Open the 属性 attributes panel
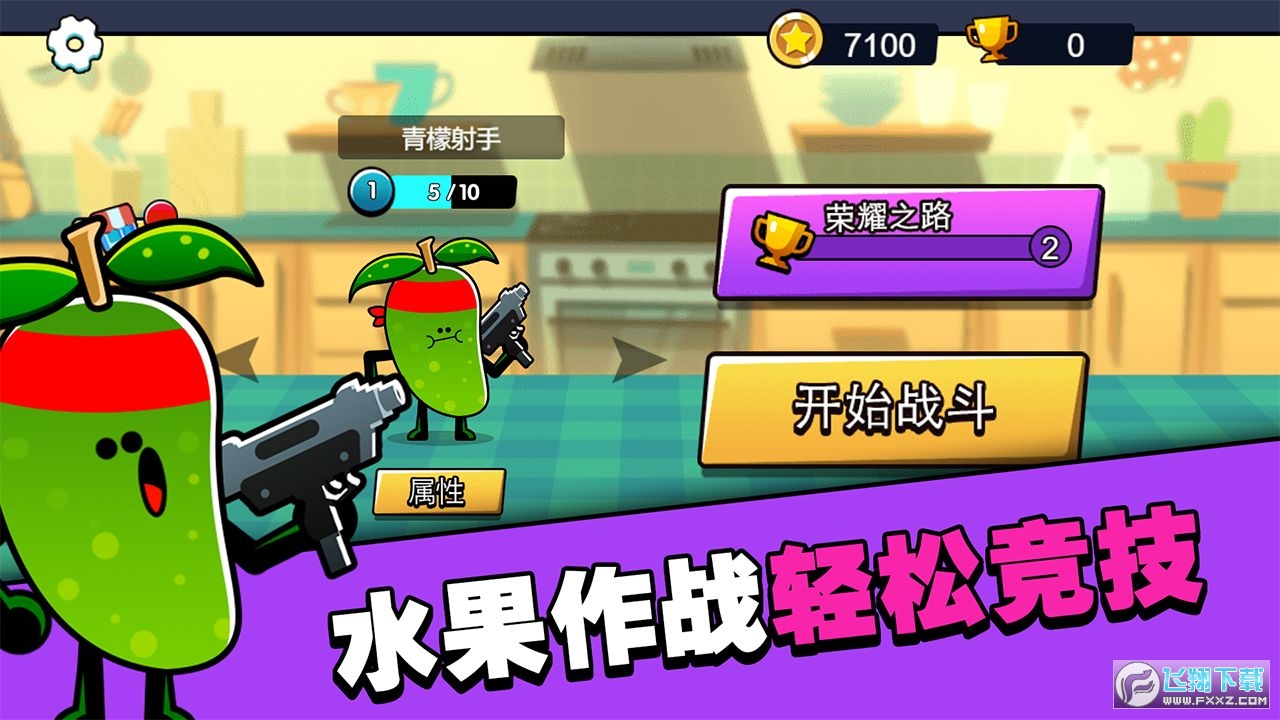This screenshot has height=720, width=1280. tap(438, 490)
